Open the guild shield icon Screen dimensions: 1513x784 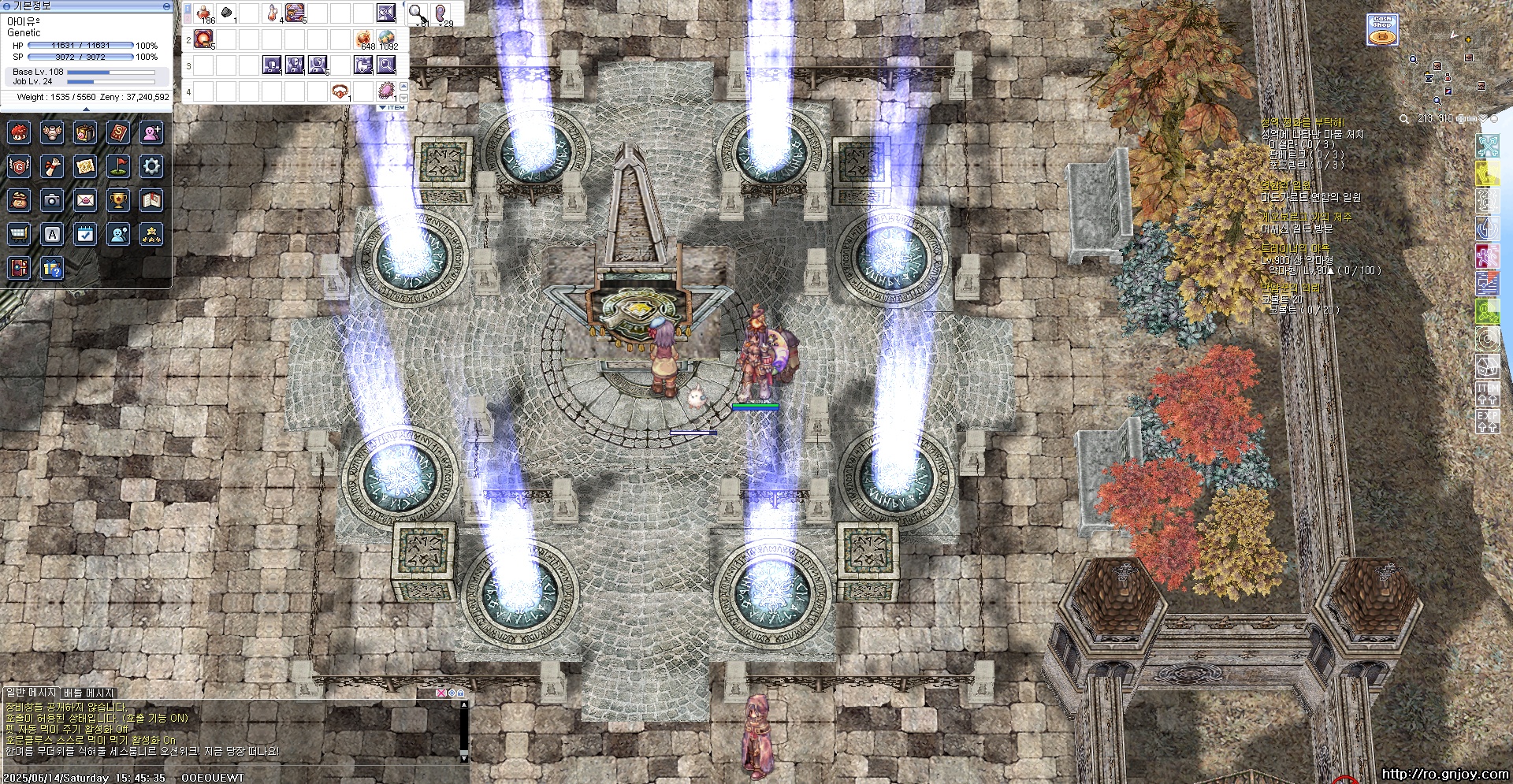point(19,166)
